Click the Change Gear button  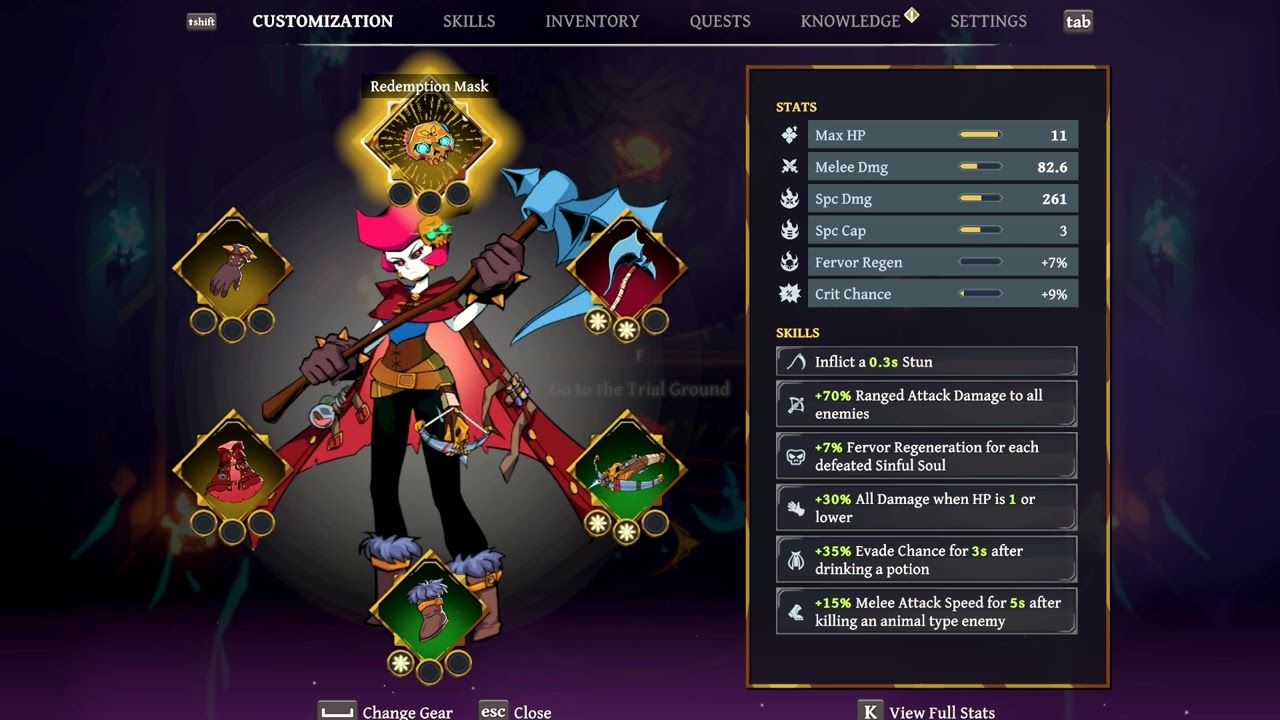pos(387,712)
